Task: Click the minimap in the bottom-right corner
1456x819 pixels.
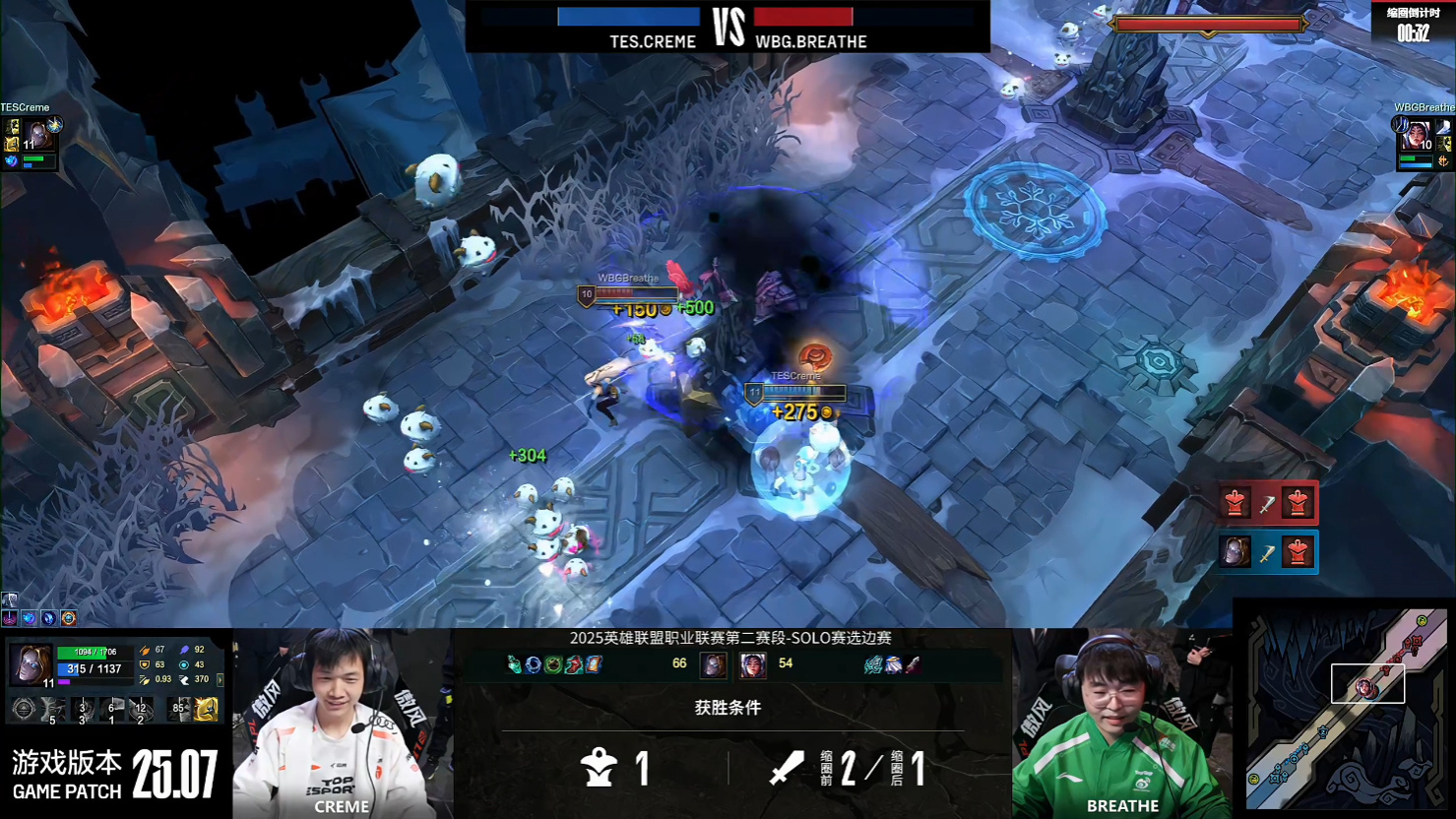Action: (x=1344, y=709)
